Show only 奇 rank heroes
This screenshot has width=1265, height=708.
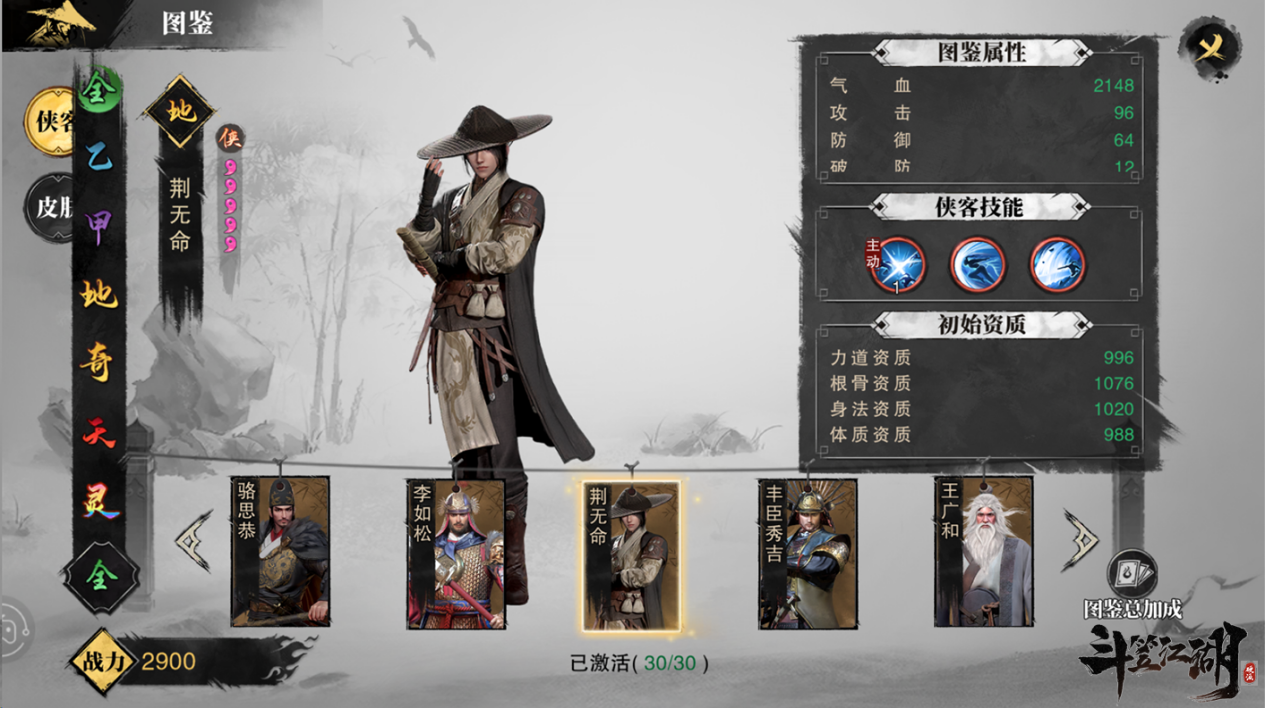98,362
